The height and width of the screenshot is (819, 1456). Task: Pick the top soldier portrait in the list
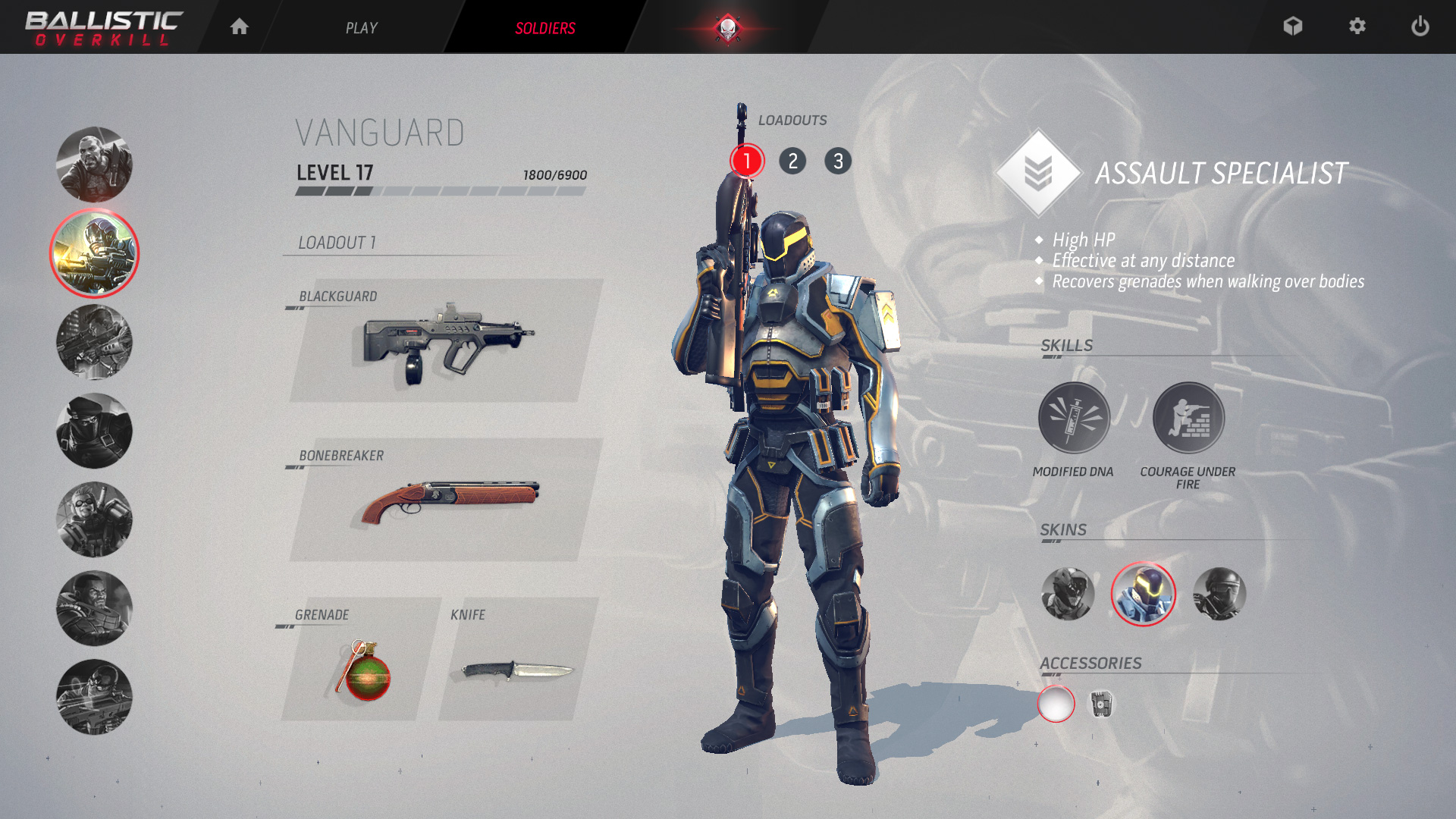94,165
